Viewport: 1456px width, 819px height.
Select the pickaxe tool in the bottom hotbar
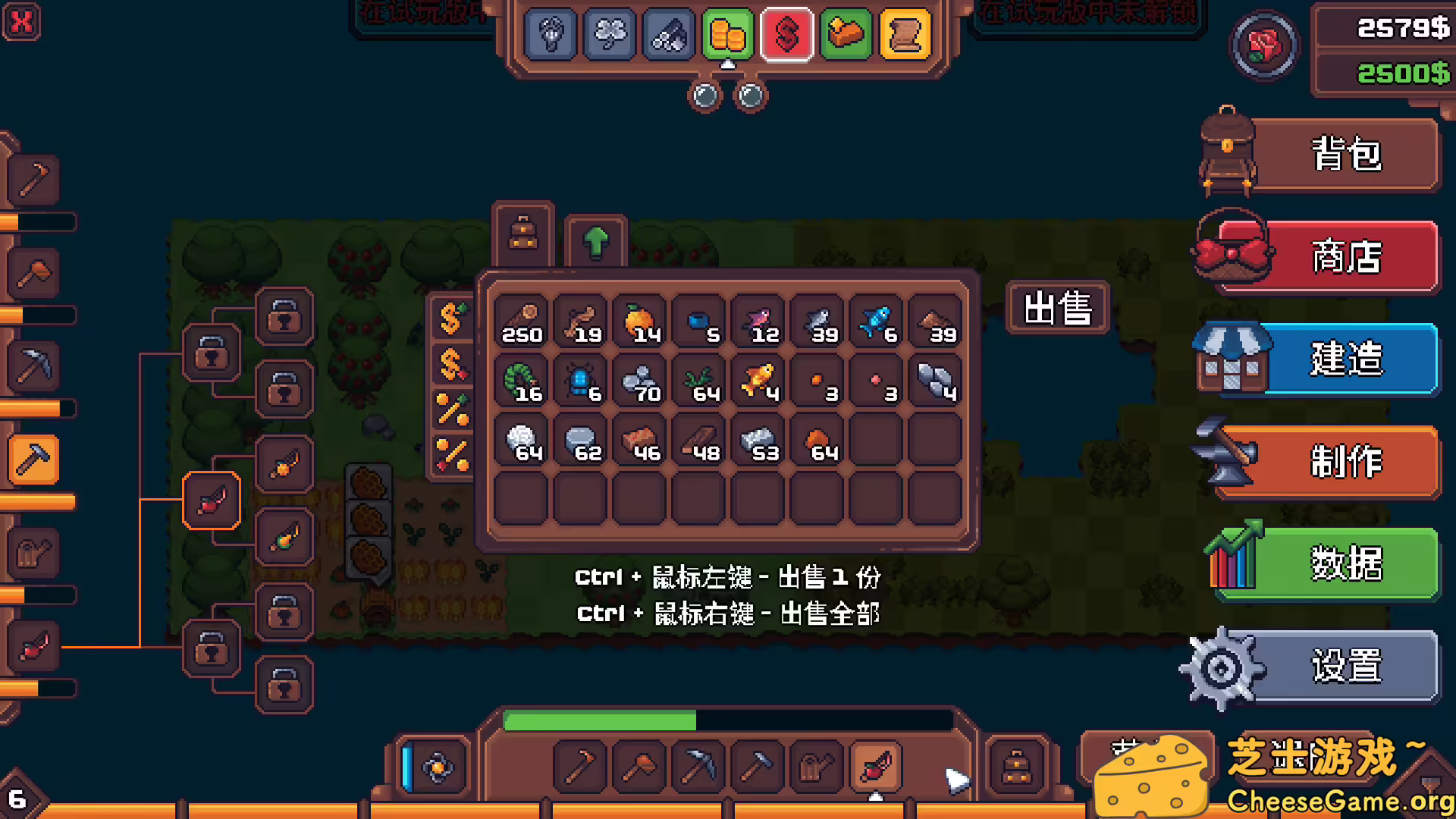[x=699, y=767]
